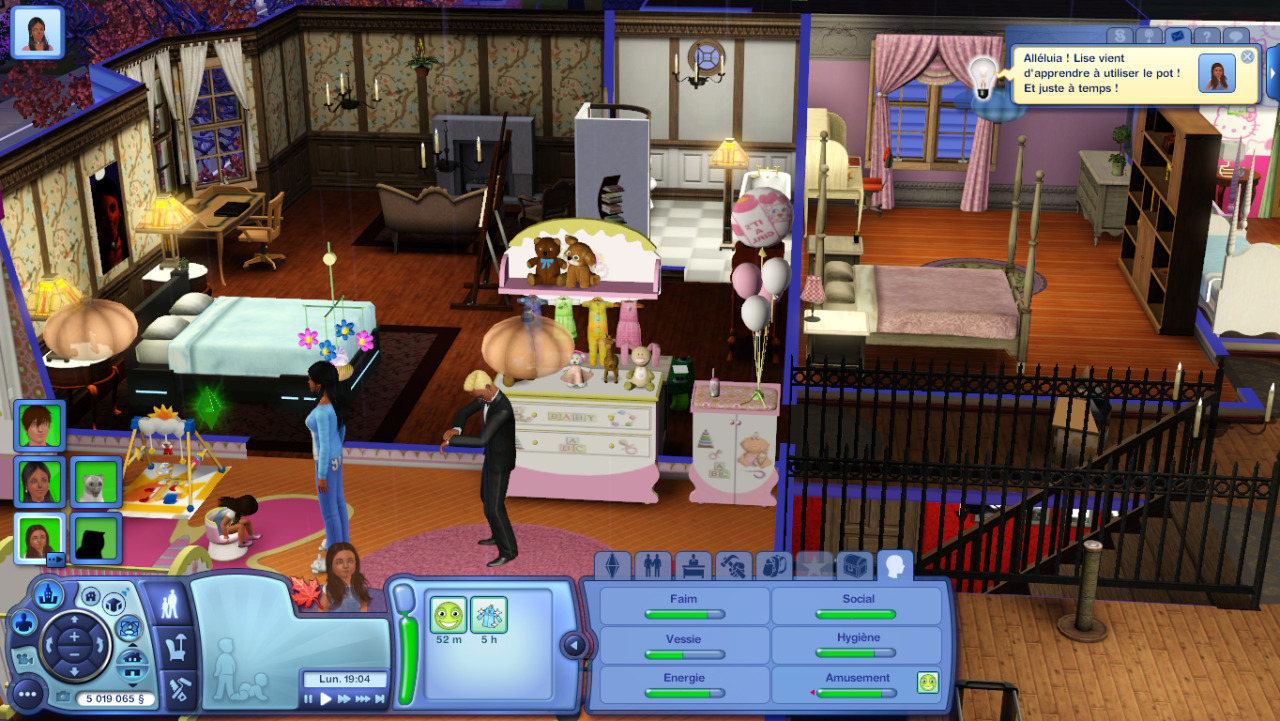Open the three-dot options menu
1280x721 pixels.
[x=26, y=692]
